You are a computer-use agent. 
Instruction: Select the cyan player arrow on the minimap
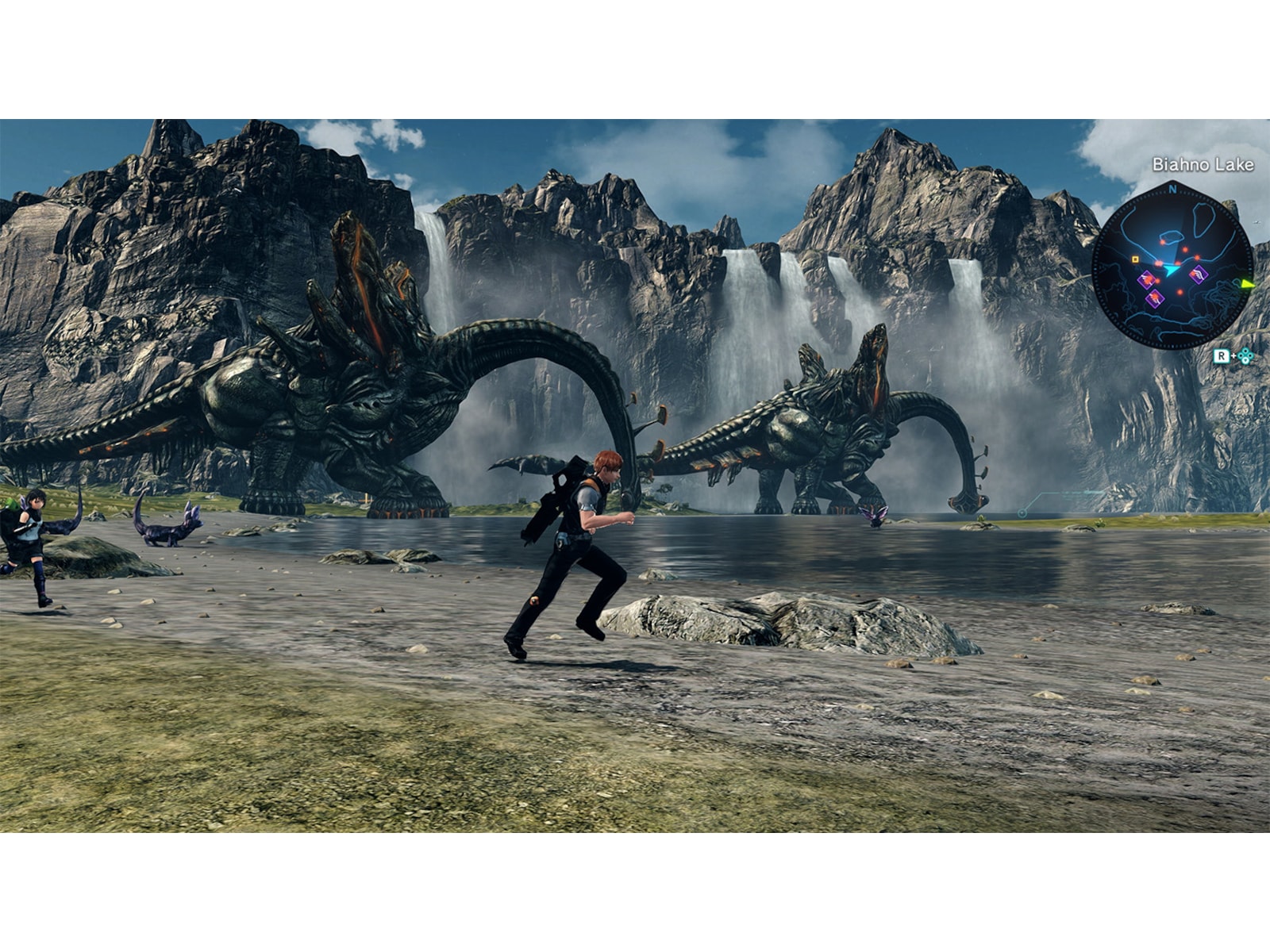pyautogui.click(x=1172, y=271)
